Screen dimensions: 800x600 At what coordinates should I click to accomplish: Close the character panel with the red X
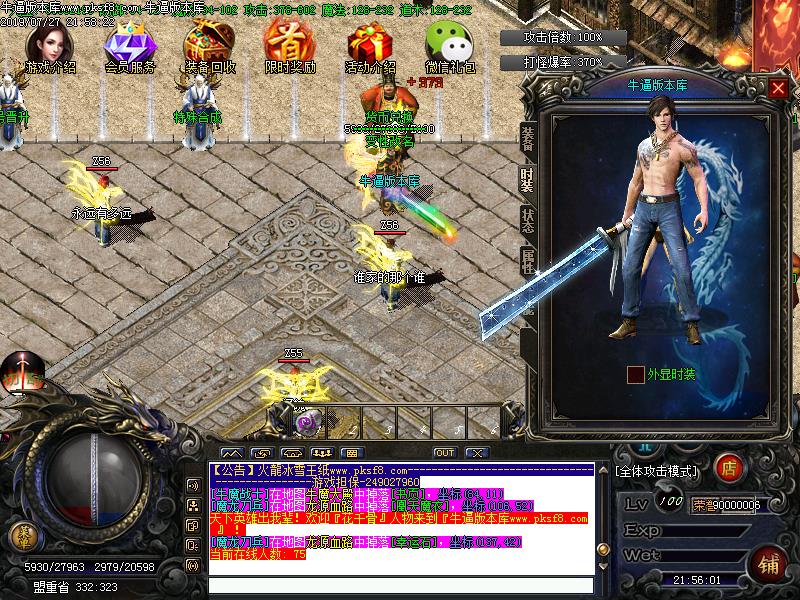click(779, 88)
